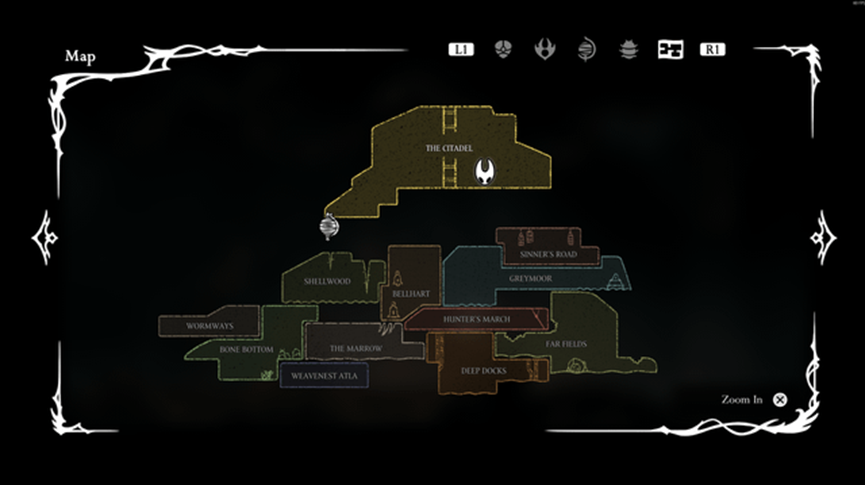This screenshot has width=865, height=485.
Task: Select the Sinner's Road region
Action: click(548, 254)
